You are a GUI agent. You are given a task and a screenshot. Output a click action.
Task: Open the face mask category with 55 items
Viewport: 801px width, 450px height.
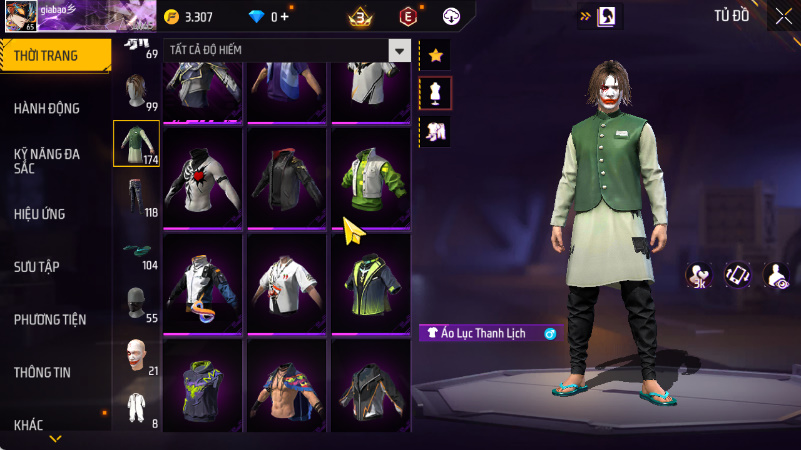[x=137, y=304]
